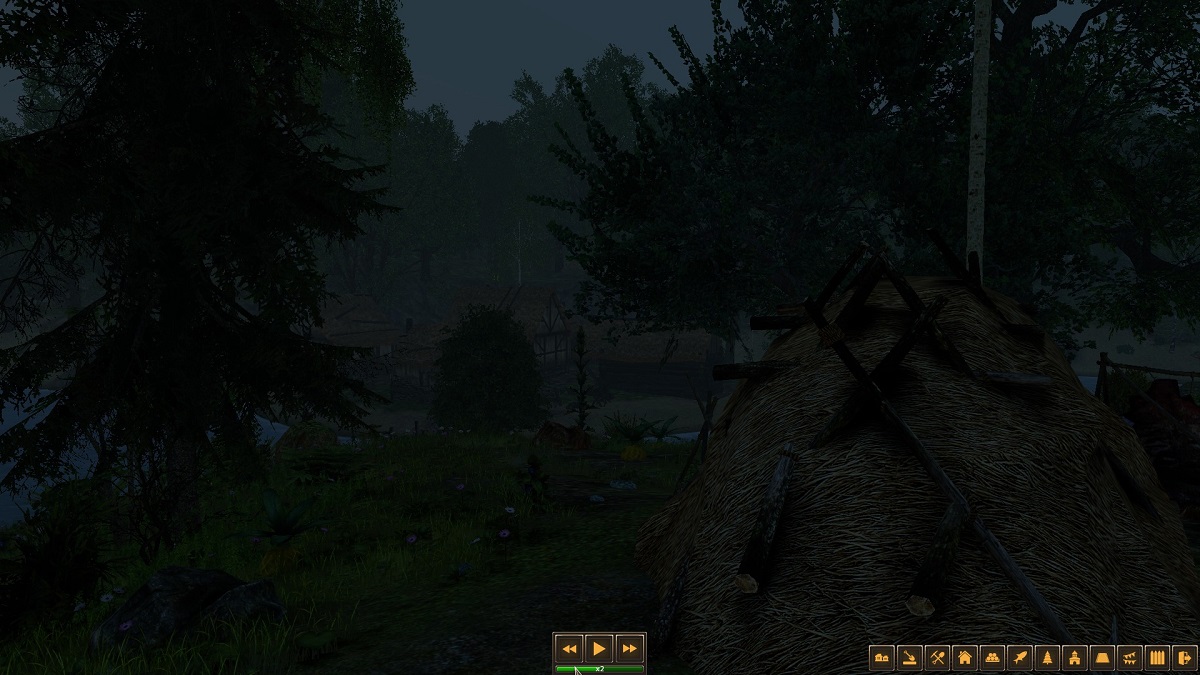This screenshot has height=675, width=1200.
Task: Speed up time with the fast-forward button
Action: coord(629,649)
